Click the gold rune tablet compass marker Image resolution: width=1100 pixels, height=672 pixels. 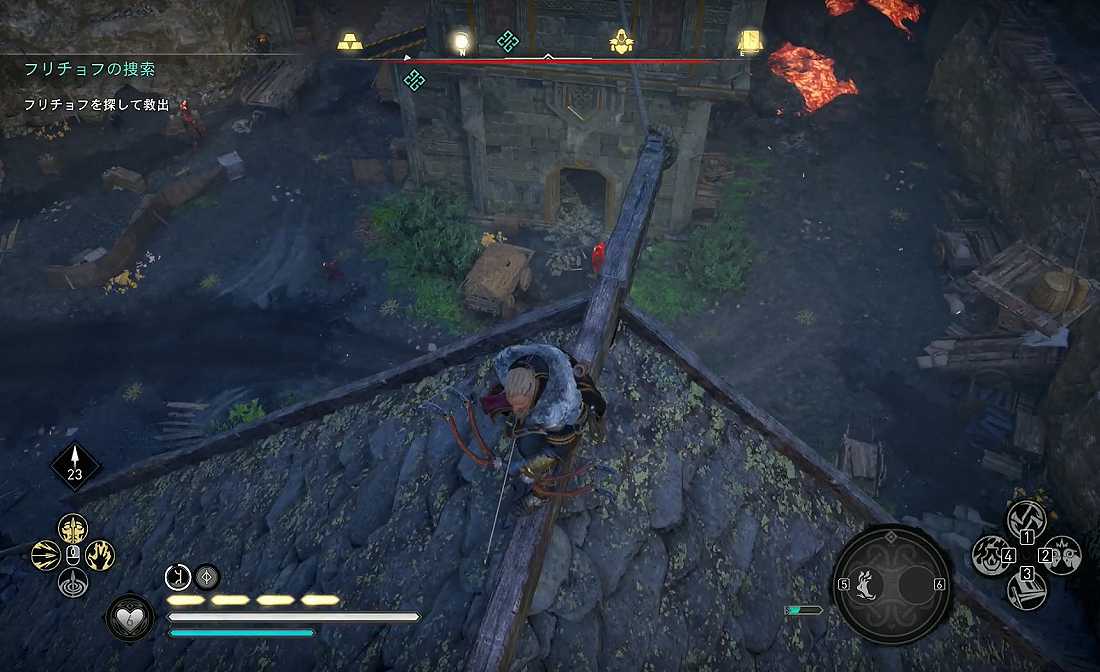tap(748, 41)
